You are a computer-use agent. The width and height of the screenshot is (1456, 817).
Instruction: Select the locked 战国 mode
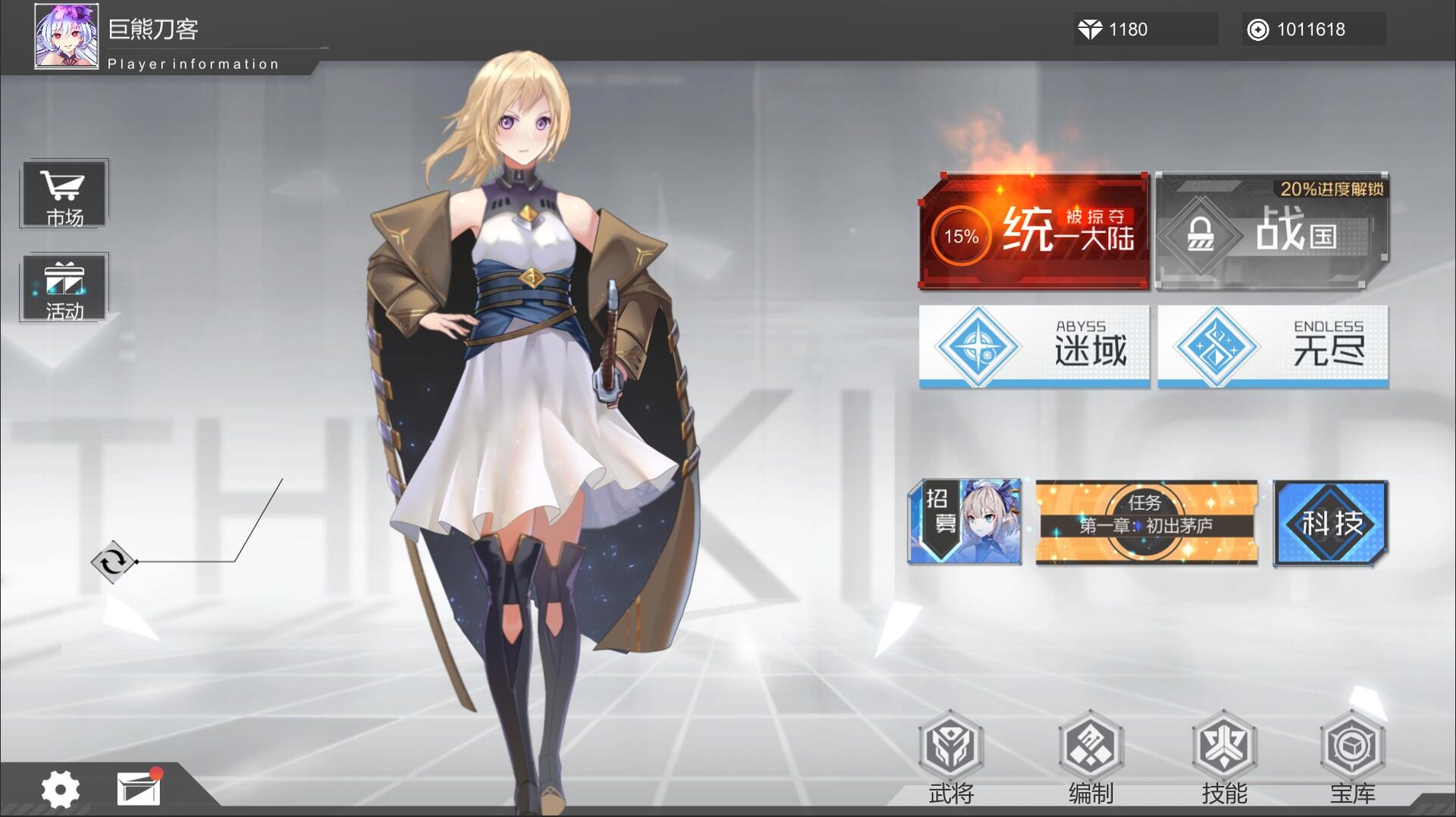[x=1272, y=231]
